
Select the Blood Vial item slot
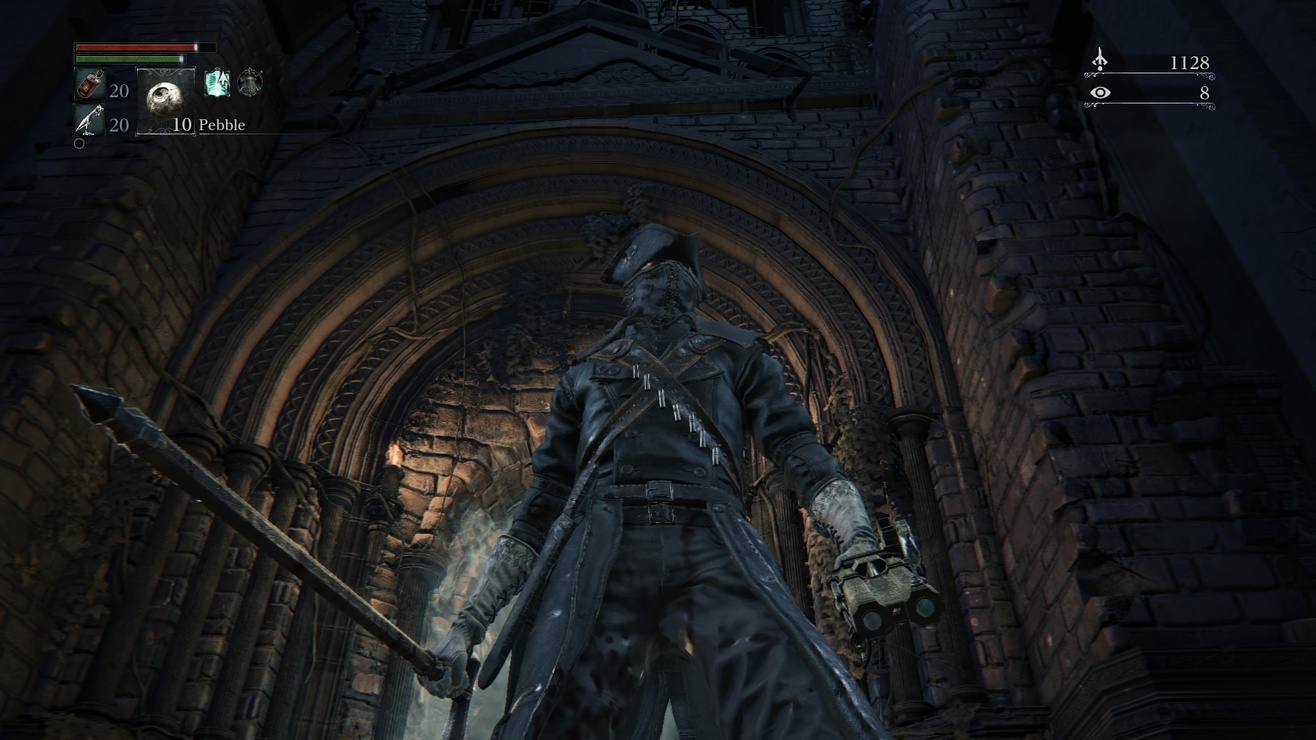click(88, 86)
